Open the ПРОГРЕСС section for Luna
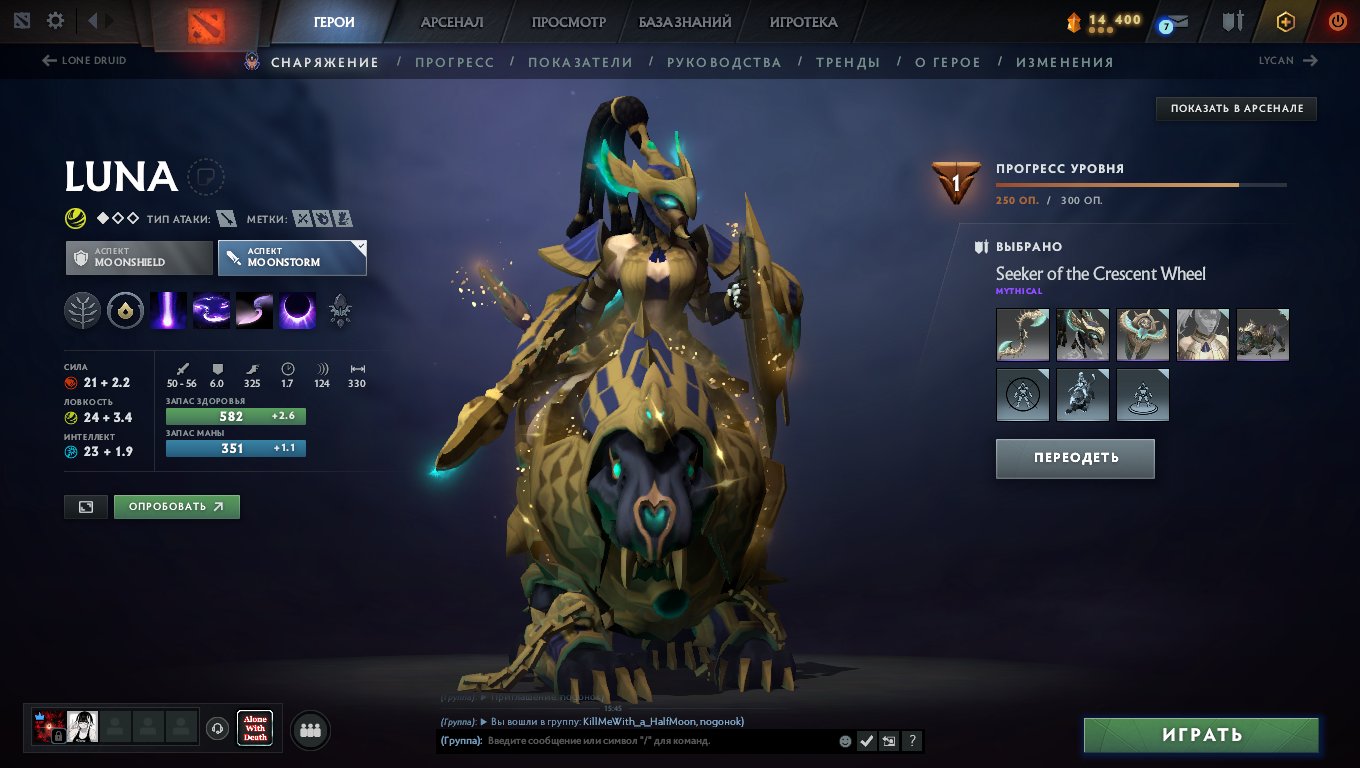 456,61
